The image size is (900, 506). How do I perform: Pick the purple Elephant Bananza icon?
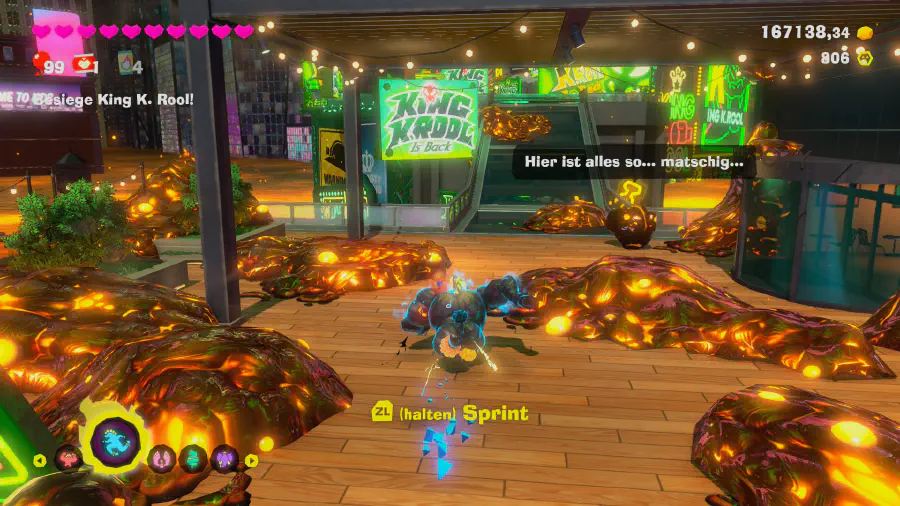tap(223, 459)
